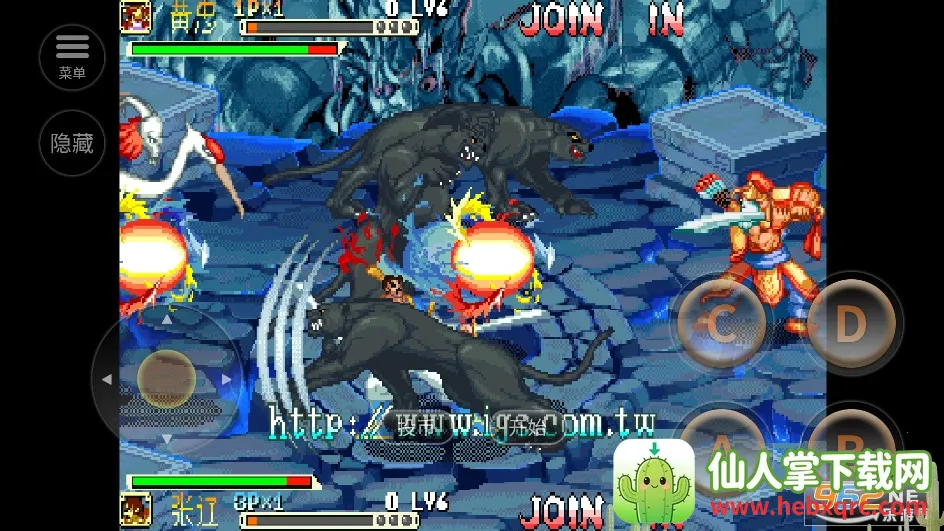Click the joystick's right arrow
The width and height of the screenshot is (944, 531).
[226, 379]
